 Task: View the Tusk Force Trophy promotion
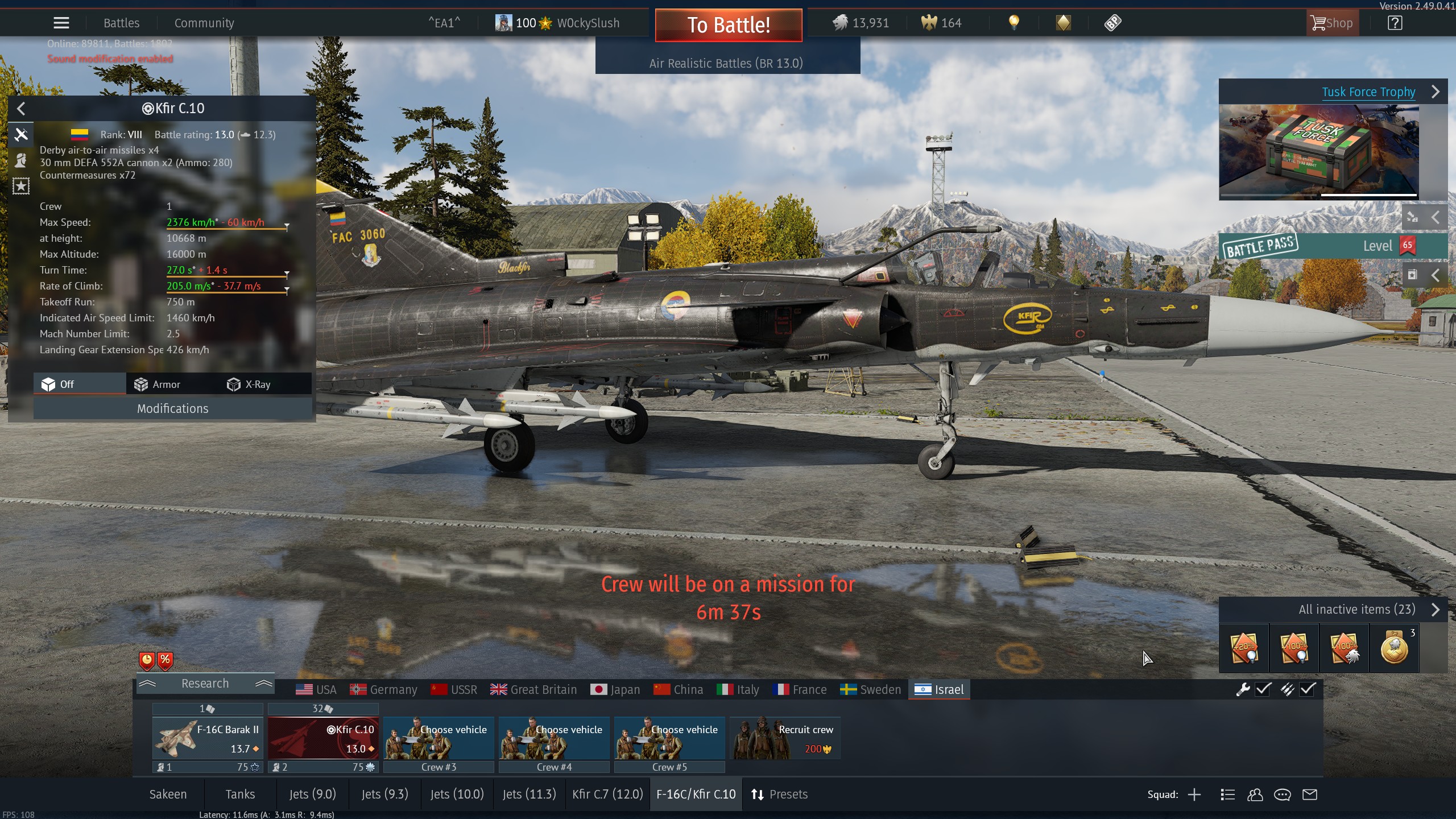(1368, 92)
